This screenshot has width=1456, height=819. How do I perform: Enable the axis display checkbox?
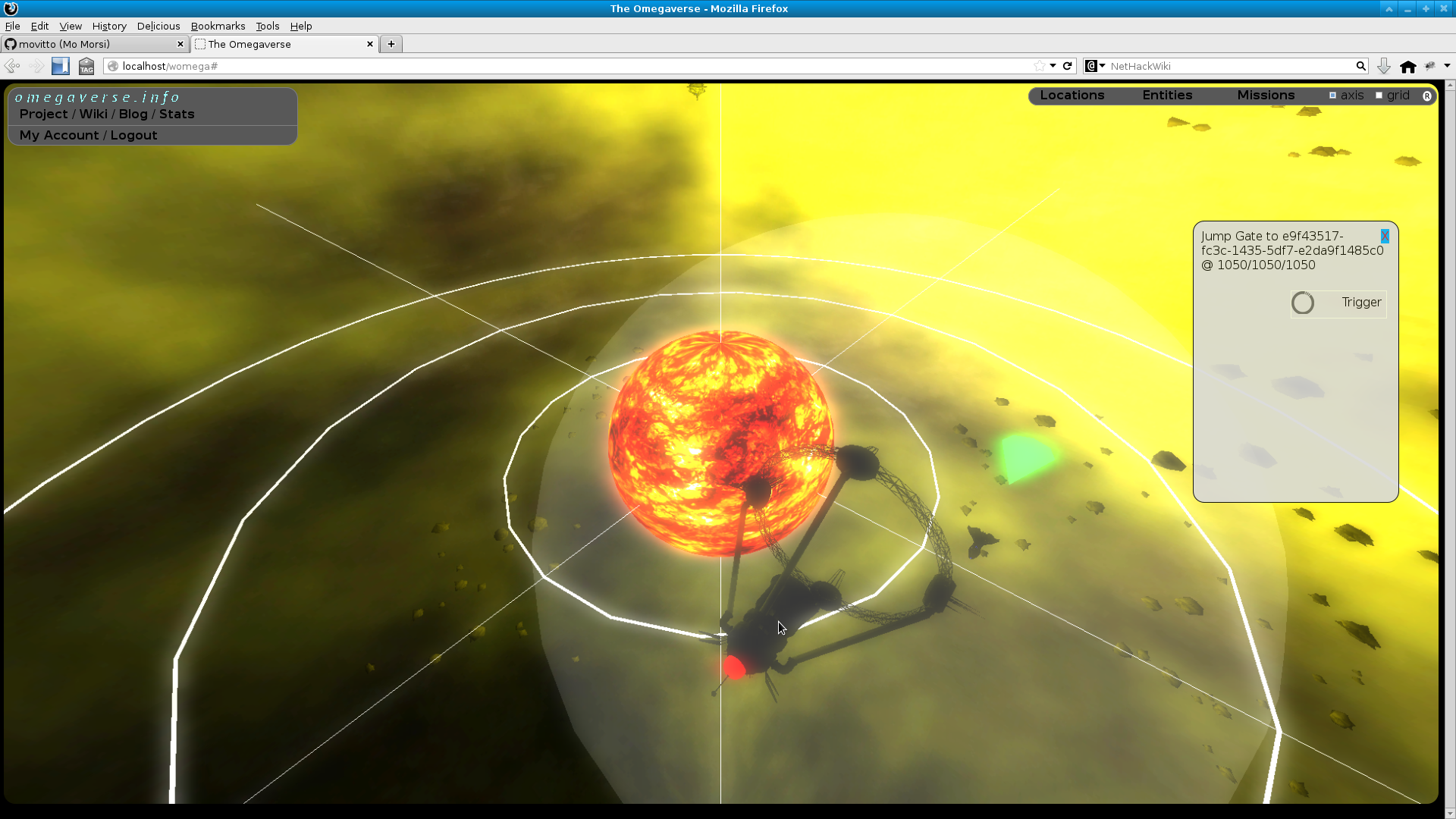pos(1332,95)
